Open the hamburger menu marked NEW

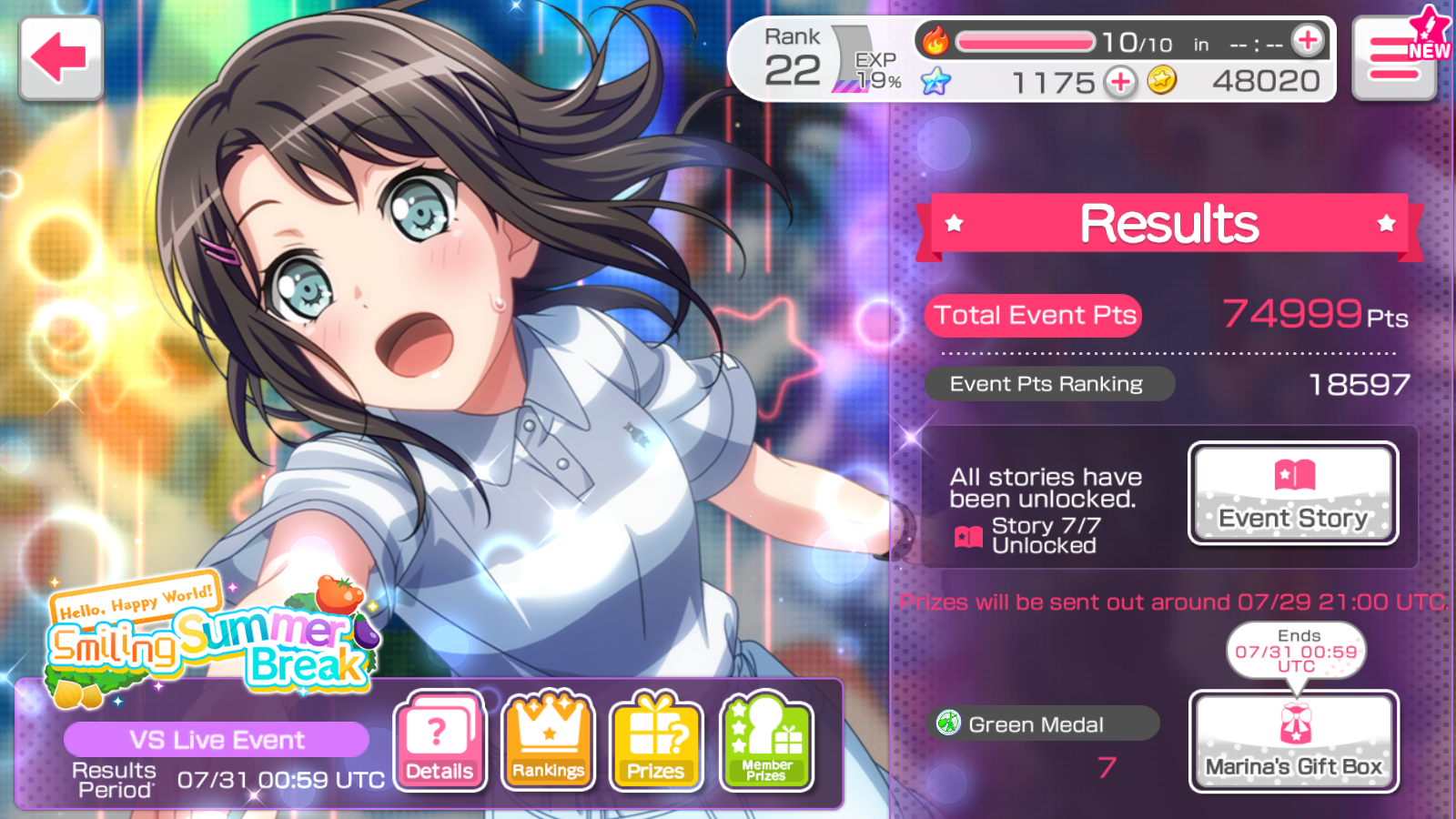pos(1393,59)
